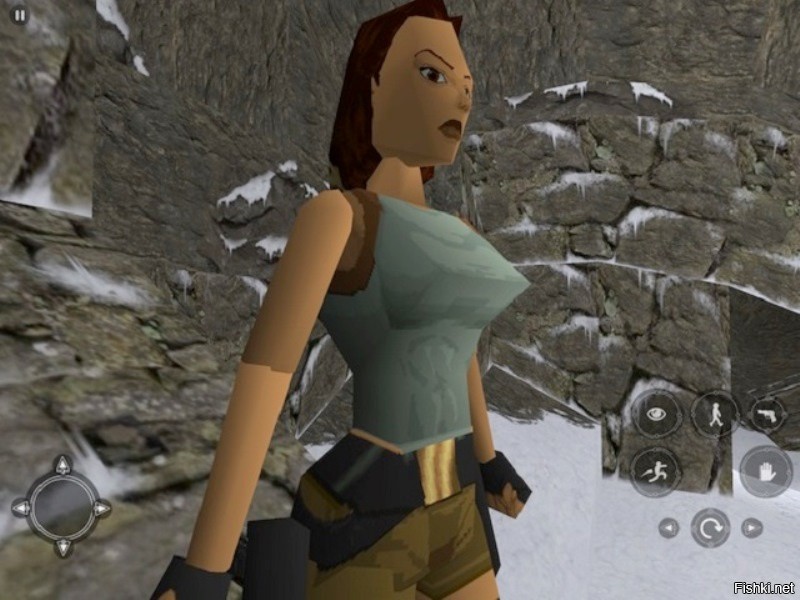800x600 pixels.
Task: Tap the movement pad's right arrow
Action: click(102, 508)
